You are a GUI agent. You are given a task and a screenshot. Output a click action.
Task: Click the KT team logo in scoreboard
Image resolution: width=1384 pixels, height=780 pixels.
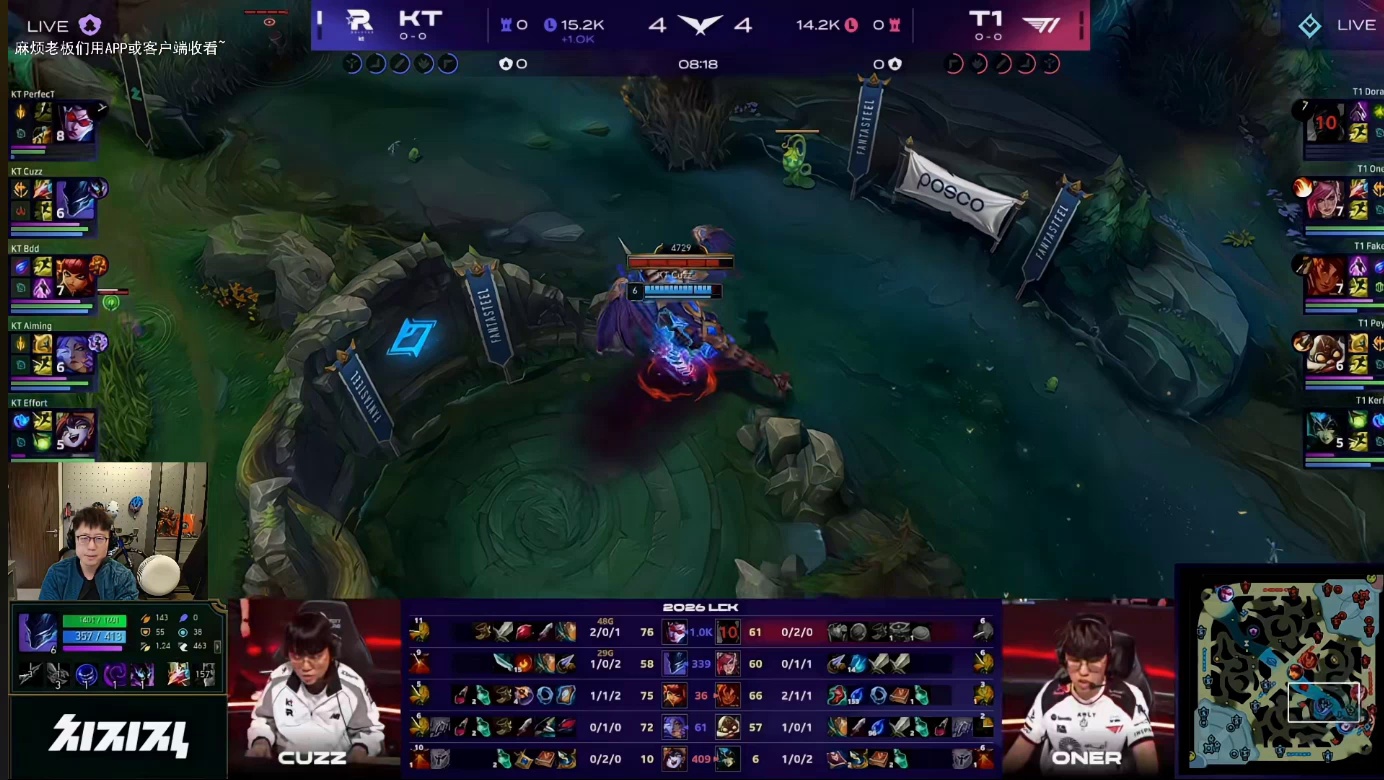pyautogui.click(x=359, y=22)
